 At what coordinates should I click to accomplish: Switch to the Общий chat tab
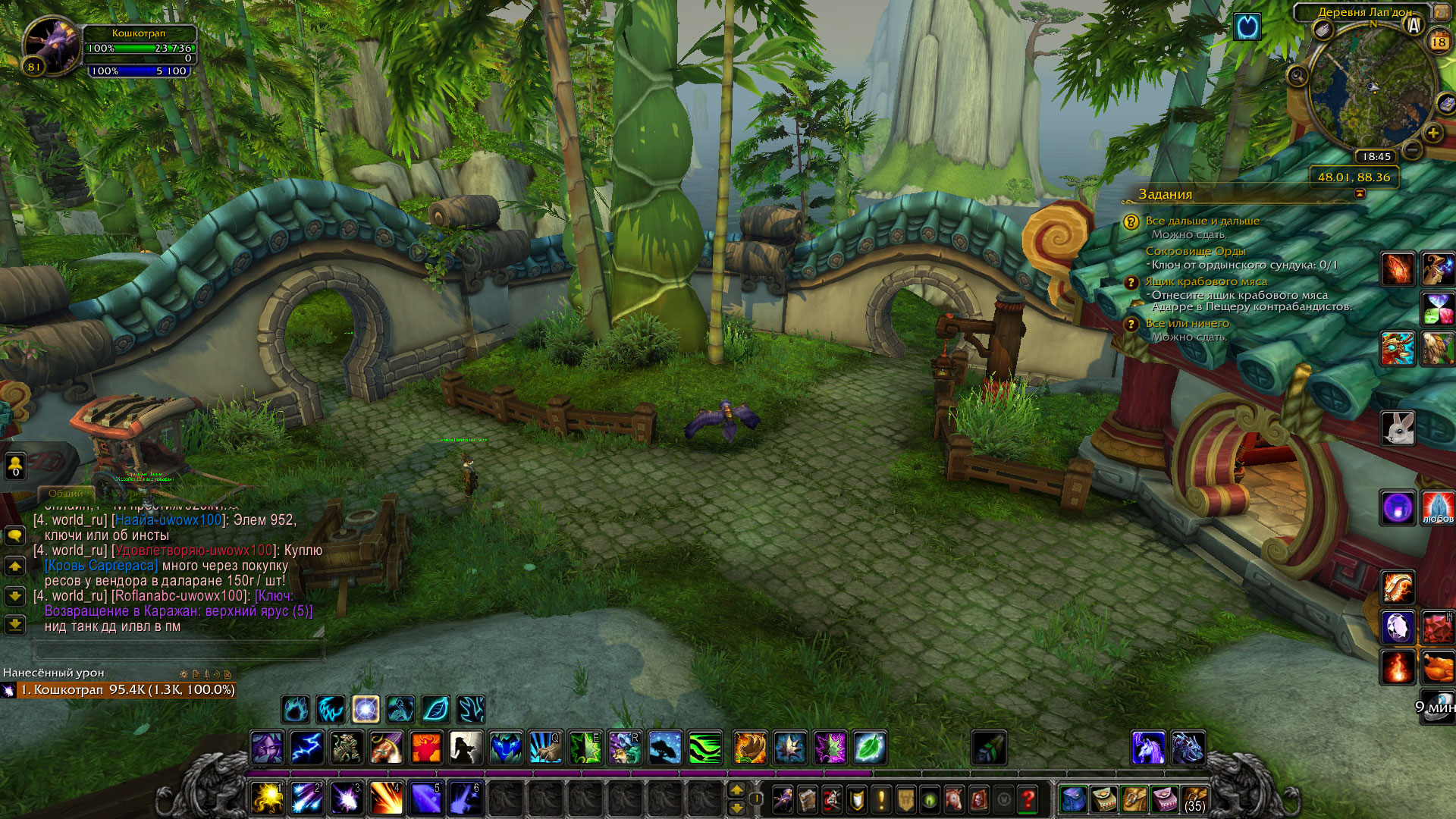tap(66, 493)
